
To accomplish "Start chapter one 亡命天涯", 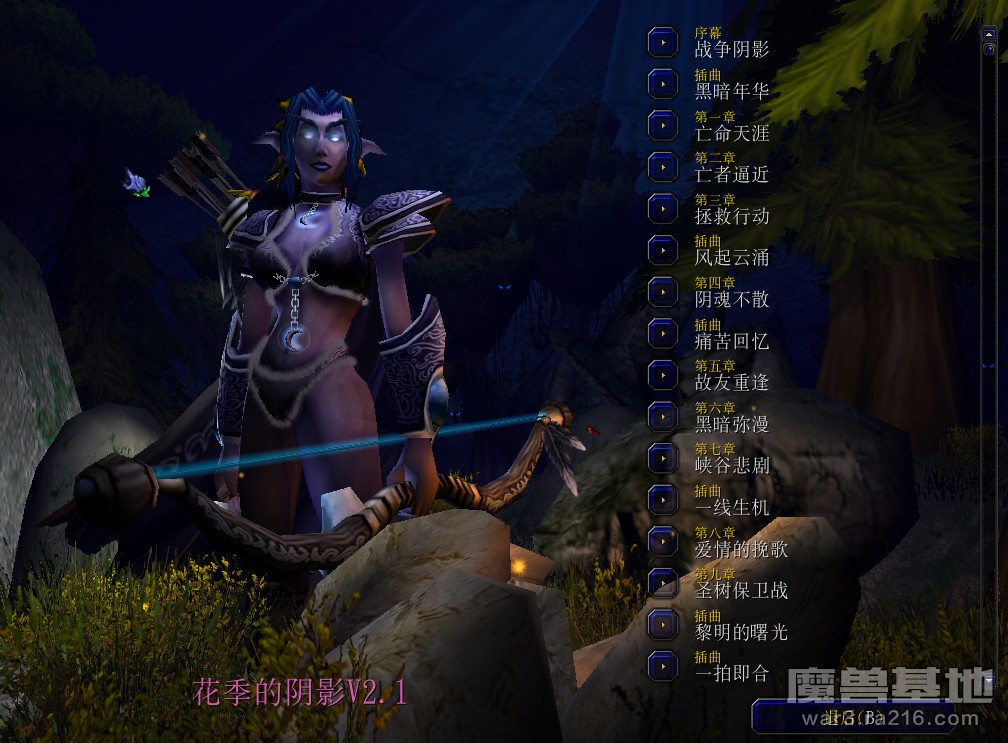I will click(x=663, y=125).
